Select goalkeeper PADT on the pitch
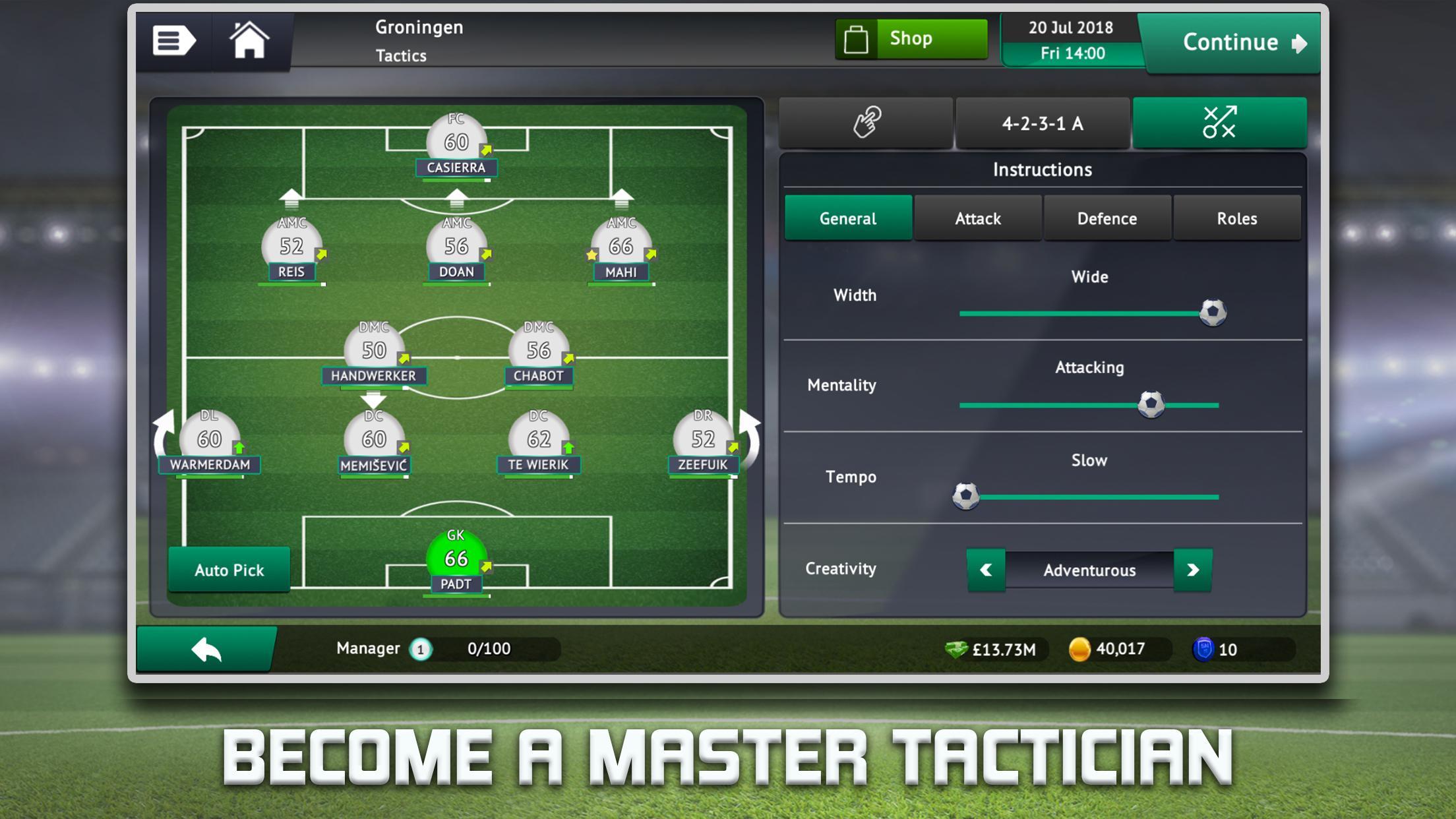Screen dimensions: 1456x819 [x=457, y=559]
